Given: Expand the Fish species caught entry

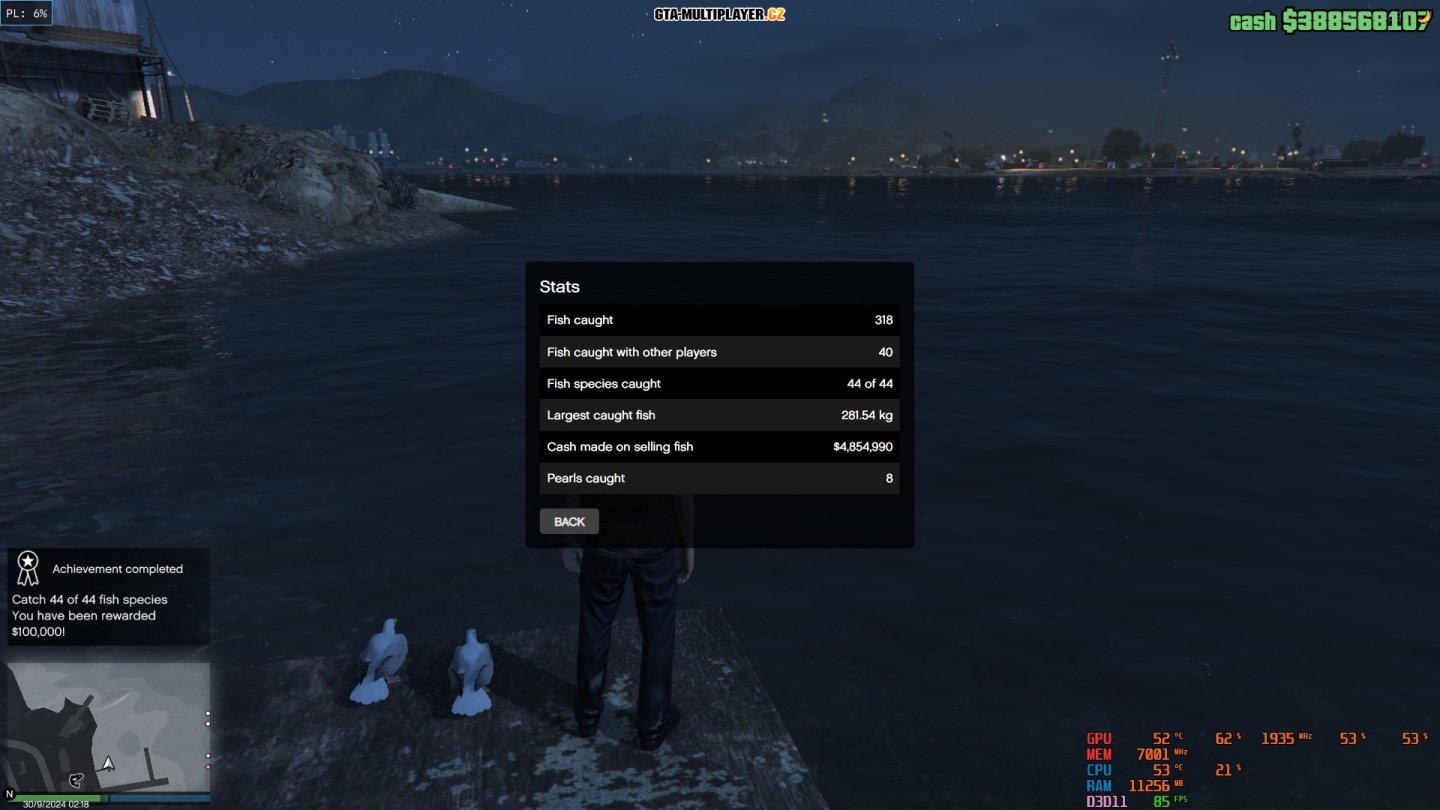Looking at the screenshot, I should [719, 383].
